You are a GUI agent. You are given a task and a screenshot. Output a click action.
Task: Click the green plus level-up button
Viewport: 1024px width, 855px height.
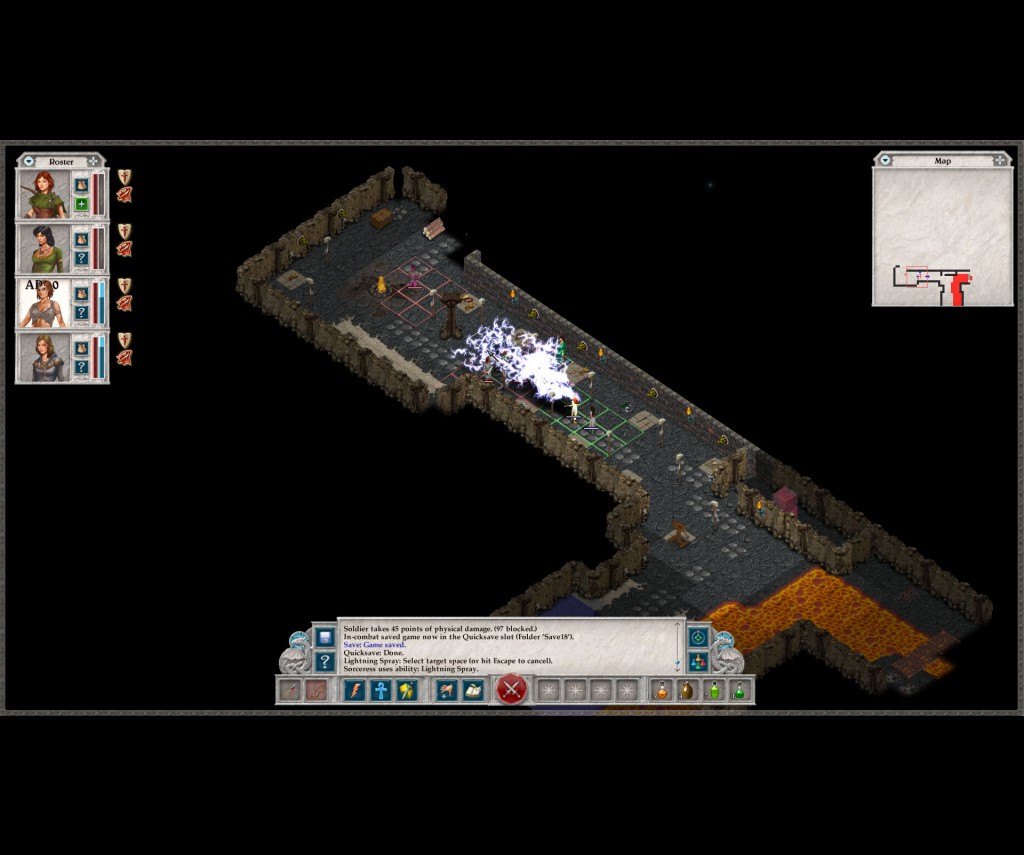pos(82,205)
